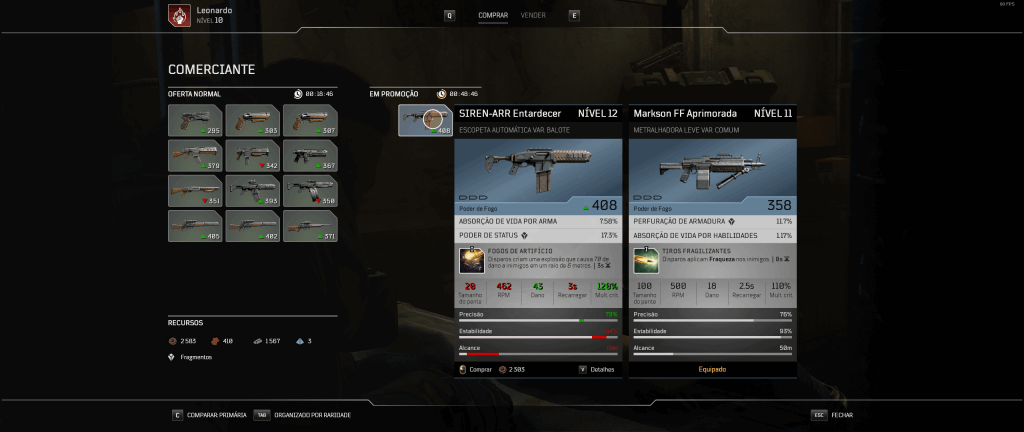Select the 379 power rifle offer

[195, 155]
